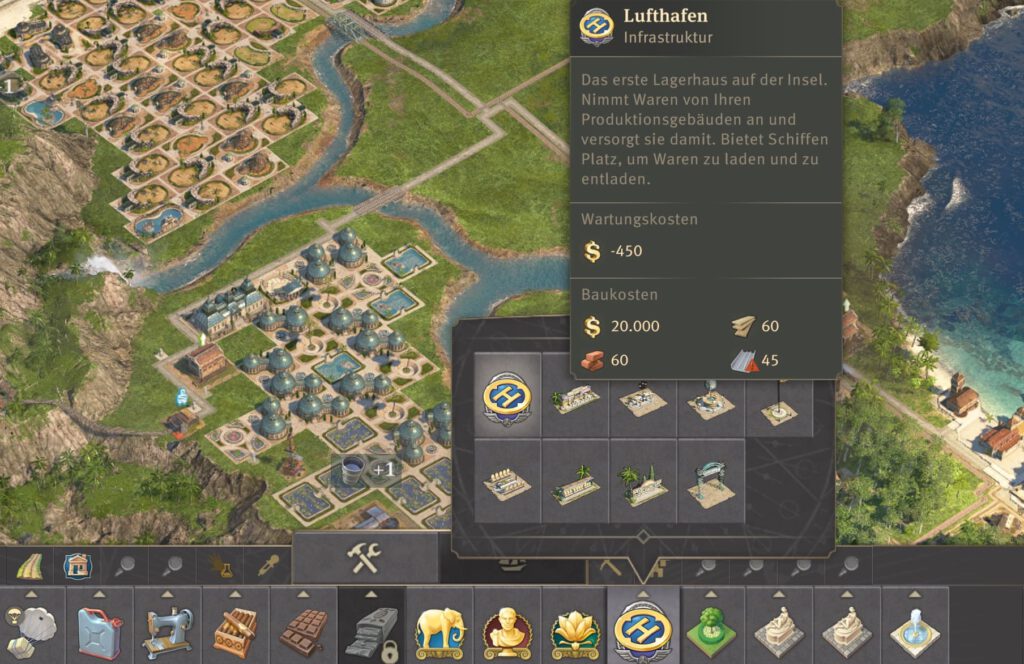Select the fuel canister category
The width and height of the screenshot is (1024, 664).
[100, 629]
